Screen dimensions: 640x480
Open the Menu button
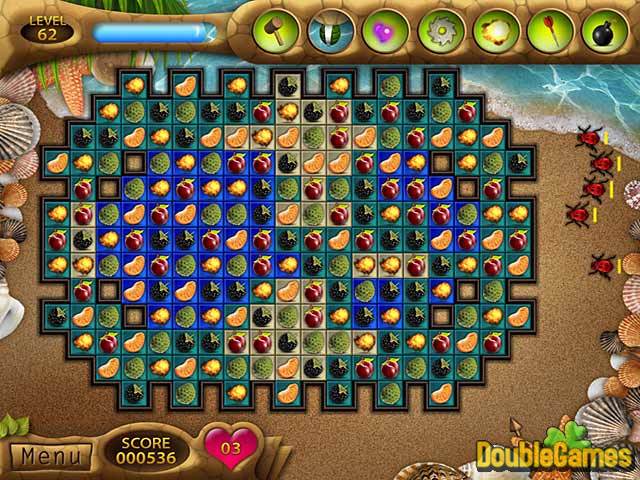(x=50, y=457)
